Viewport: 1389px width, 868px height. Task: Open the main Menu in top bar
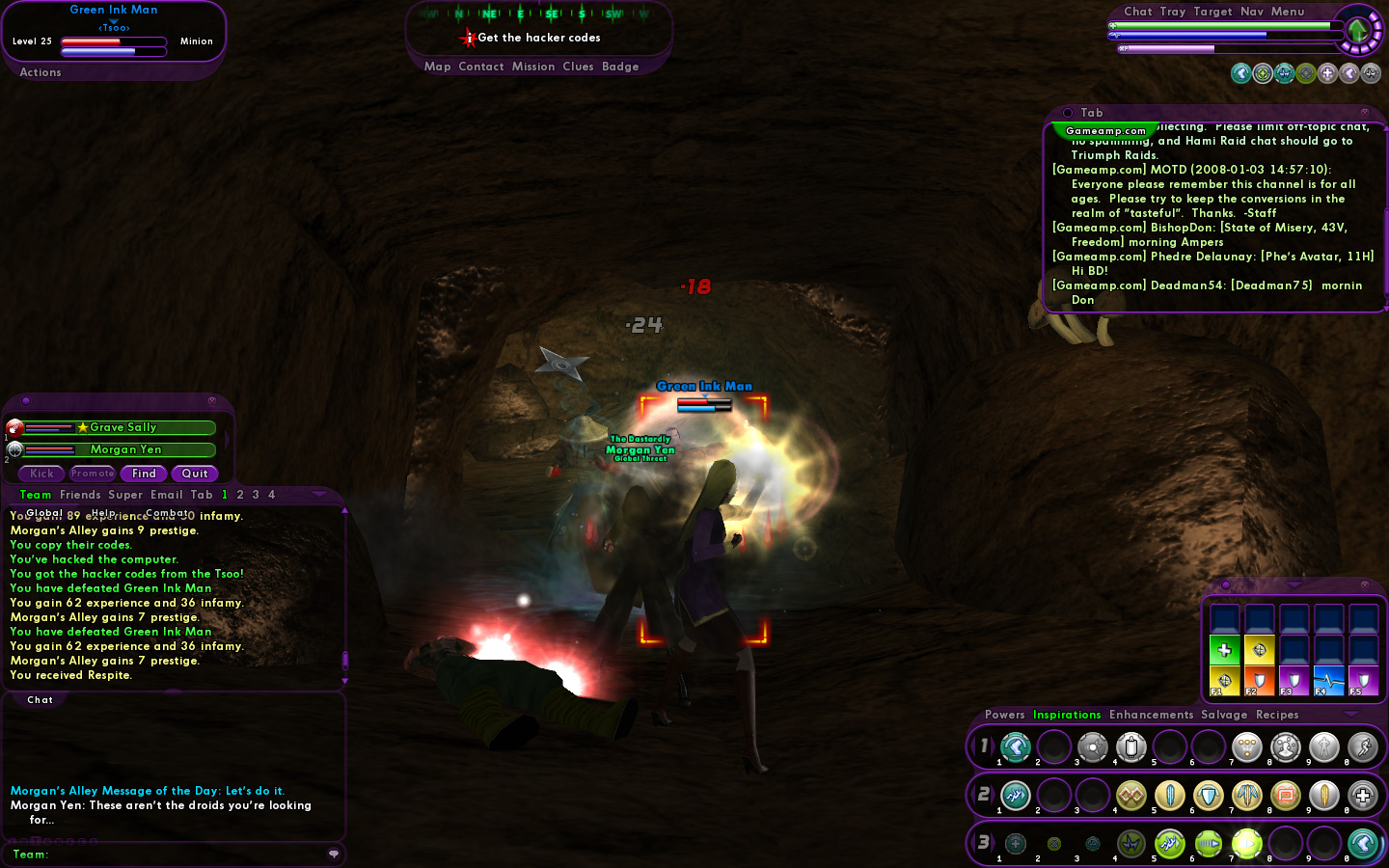1288,12
